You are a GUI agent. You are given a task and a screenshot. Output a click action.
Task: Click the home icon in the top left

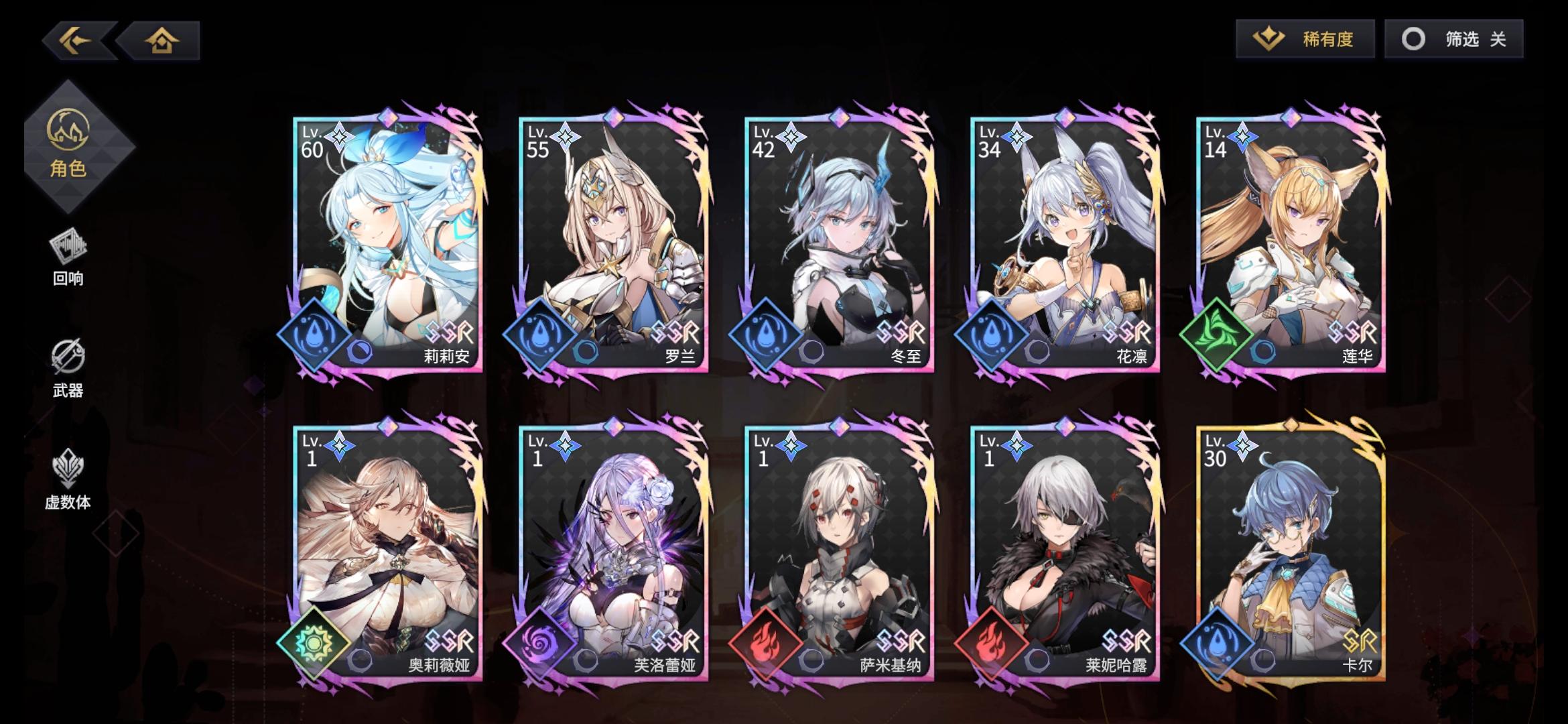point(161,42)
